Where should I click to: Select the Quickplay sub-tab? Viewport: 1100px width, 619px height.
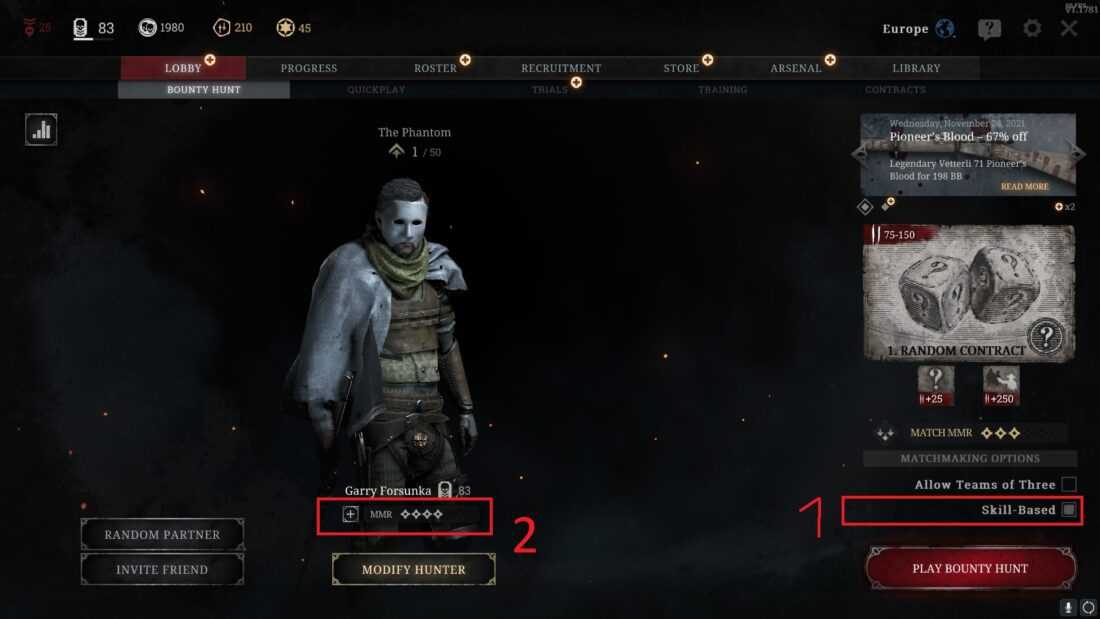[x=376, y=90]
